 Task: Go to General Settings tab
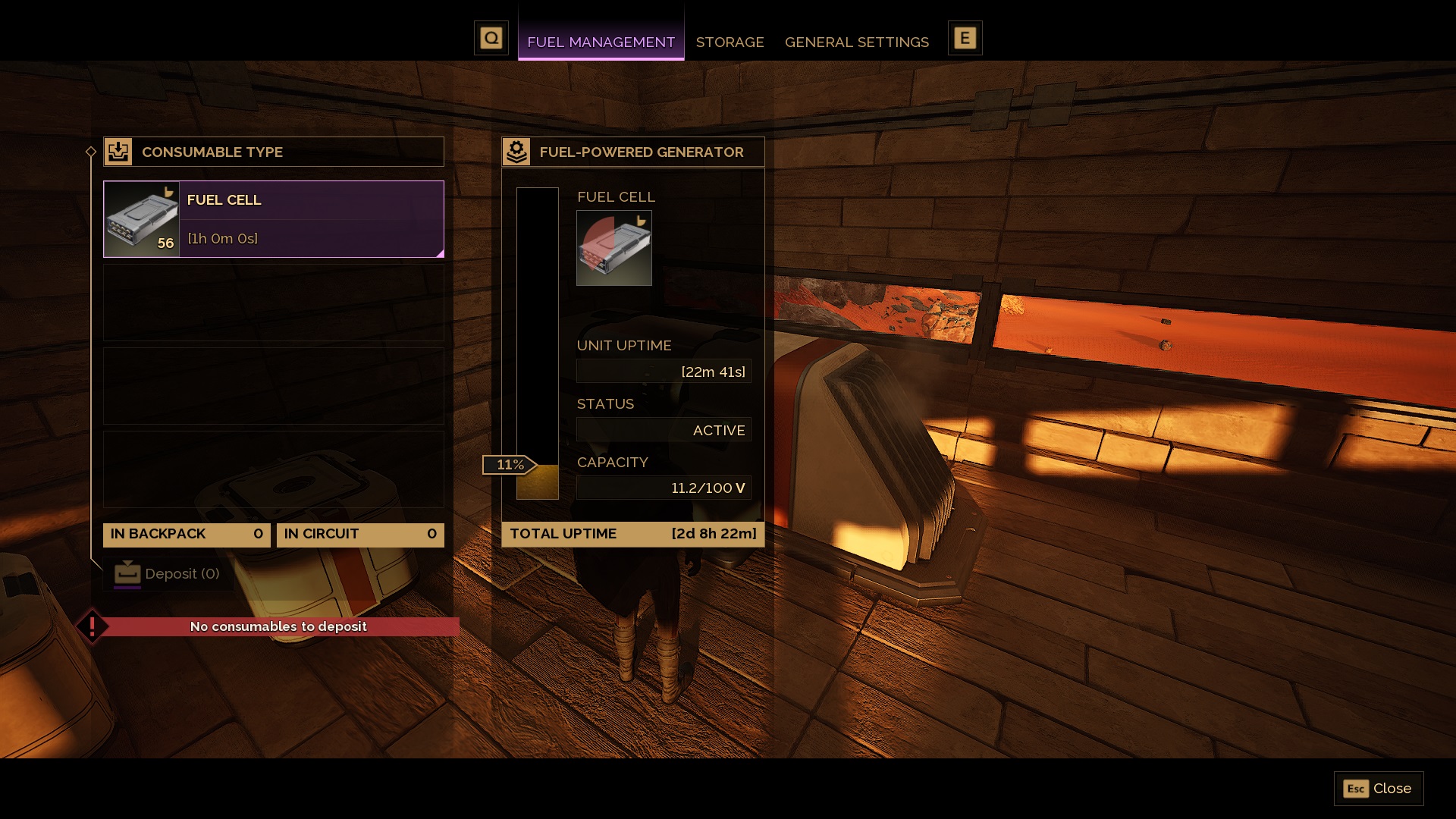[x=856, y=42]
